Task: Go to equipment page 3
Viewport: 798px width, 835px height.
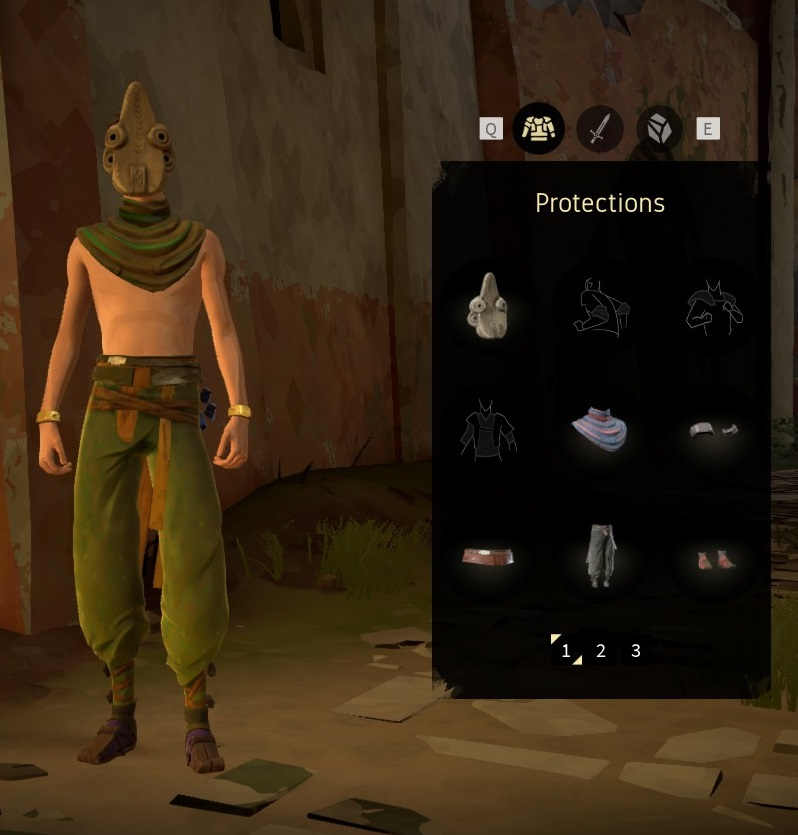Action: [x=636, y=651]
